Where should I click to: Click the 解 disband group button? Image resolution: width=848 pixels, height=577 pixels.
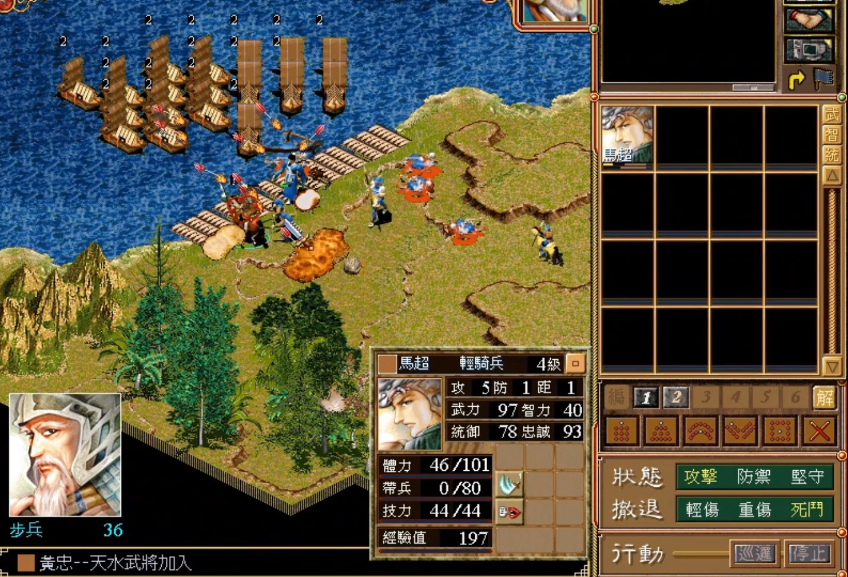(824, 398)
